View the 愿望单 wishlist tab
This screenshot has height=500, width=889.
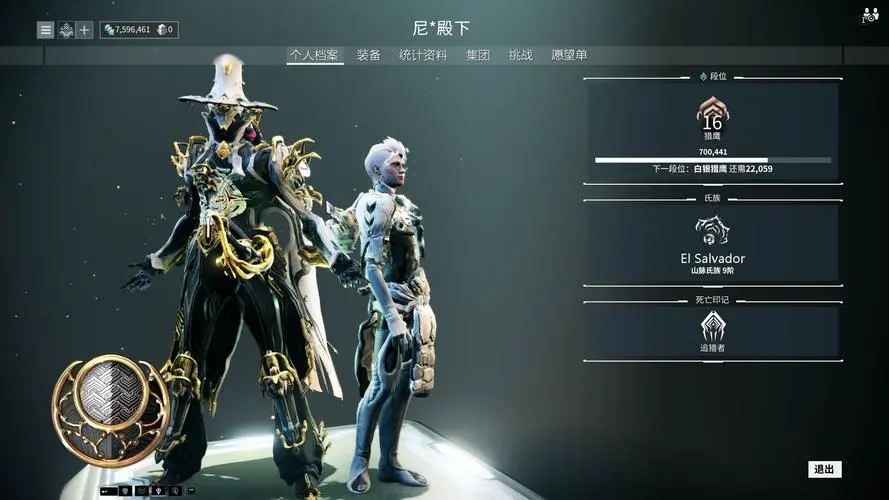tap(569, 56)
